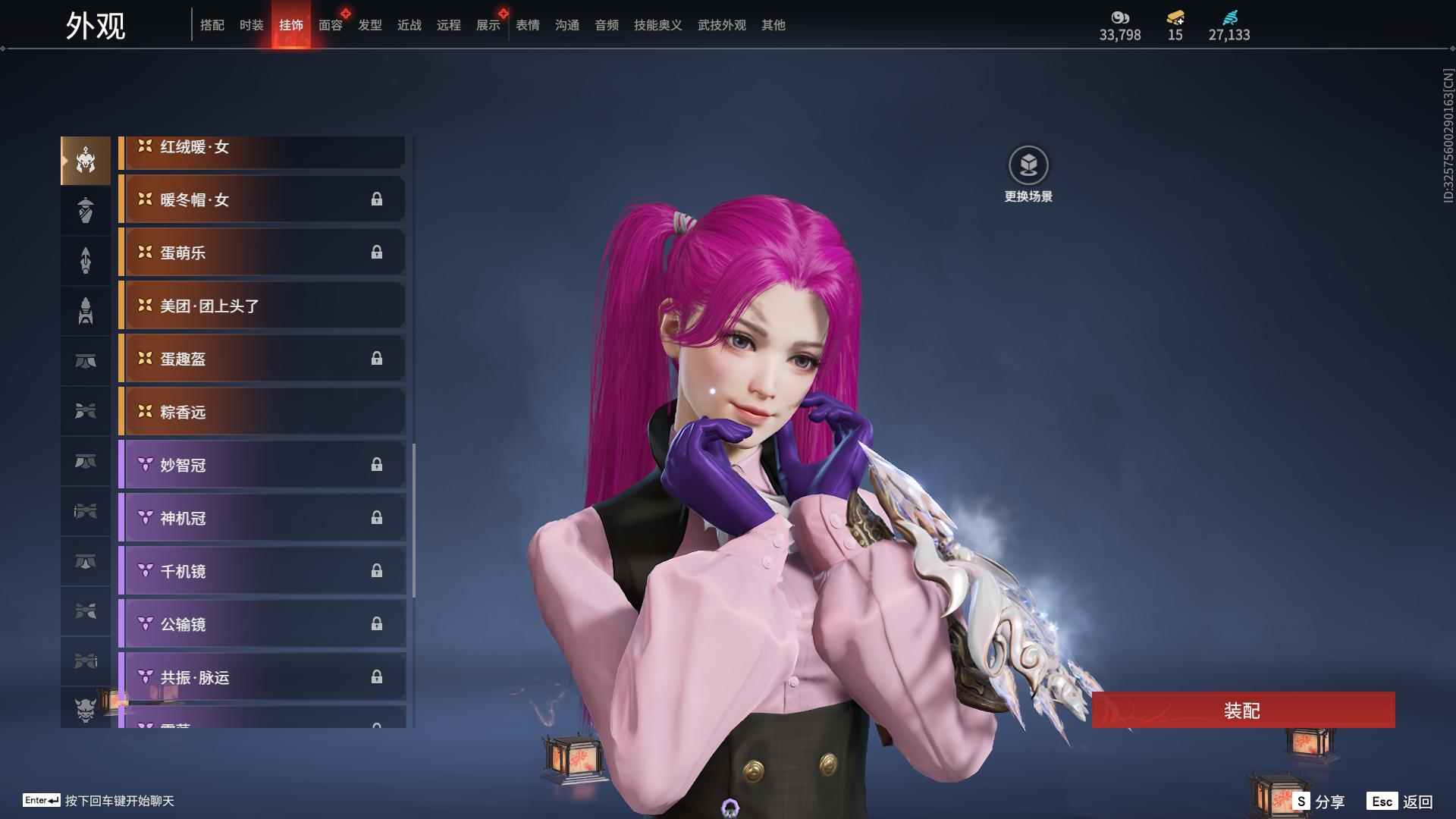Go to the 发型 tab
The width and height of the screenshot is (1456, 819).
[369, 25]
